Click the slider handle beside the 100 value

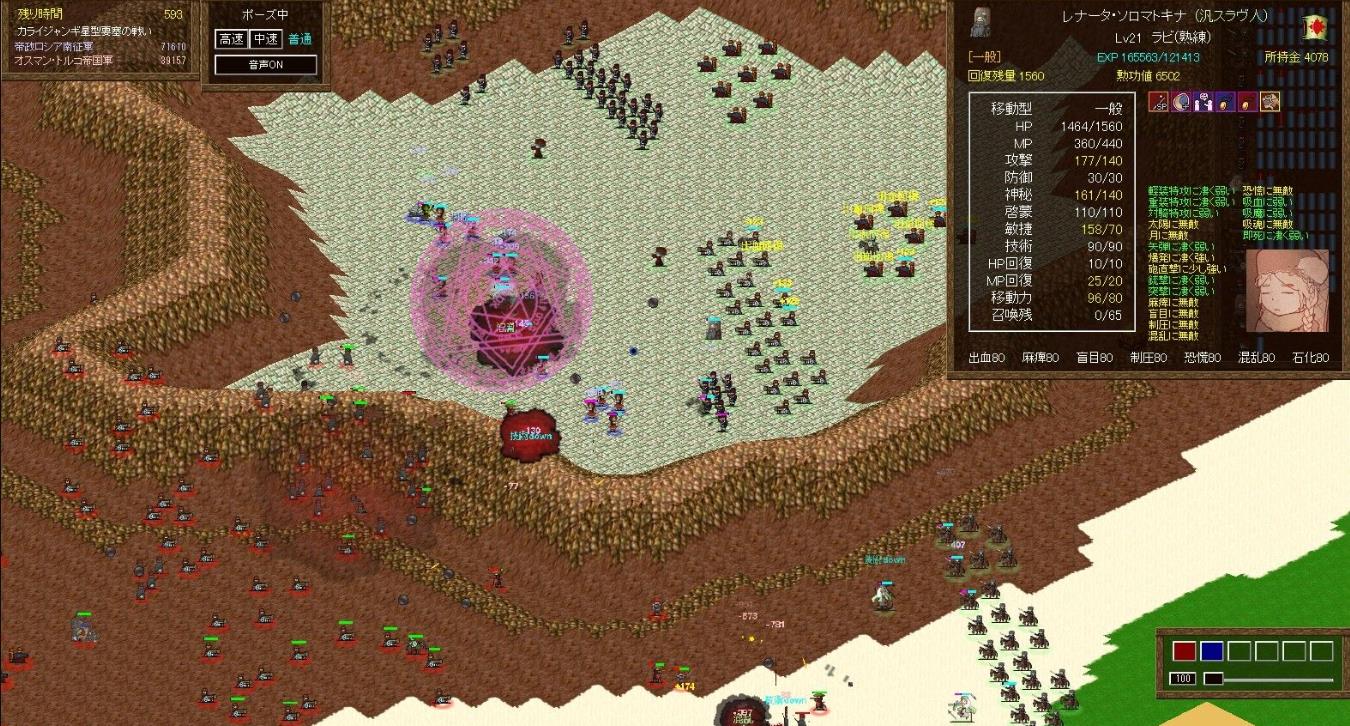pos(1212,679)
